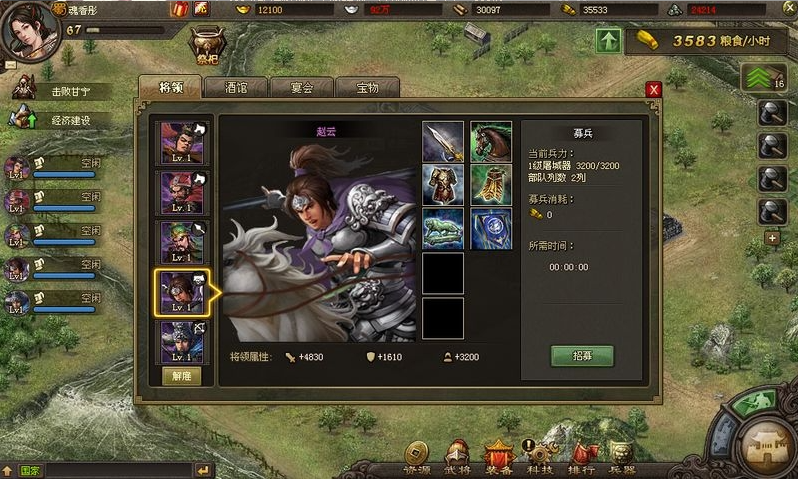Select the body armor equipment slot
This screenshot has height=479, width=798.
[x=443, y=185]
